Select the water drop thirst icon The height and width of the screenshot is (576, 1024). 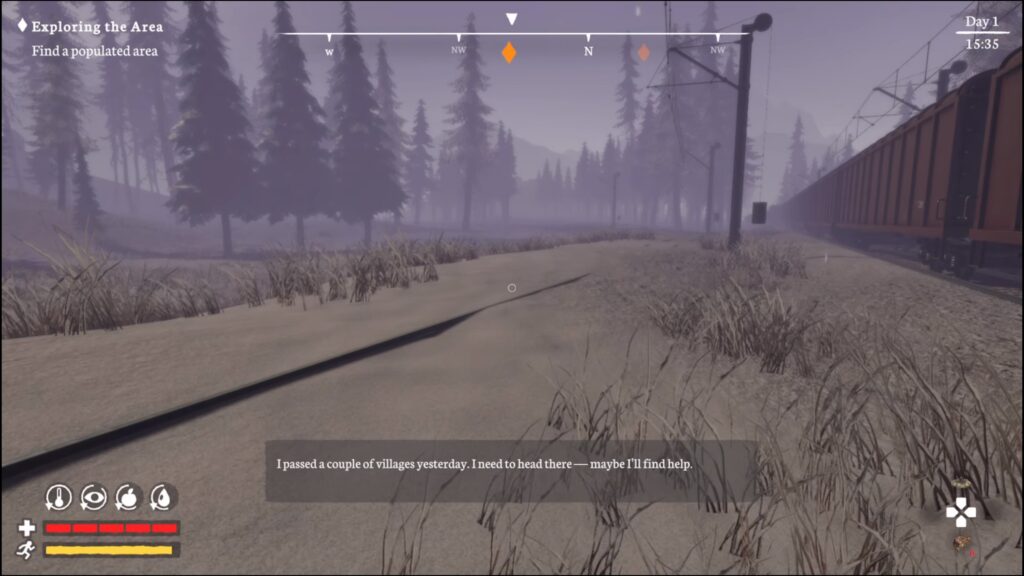tap(162, 496)
